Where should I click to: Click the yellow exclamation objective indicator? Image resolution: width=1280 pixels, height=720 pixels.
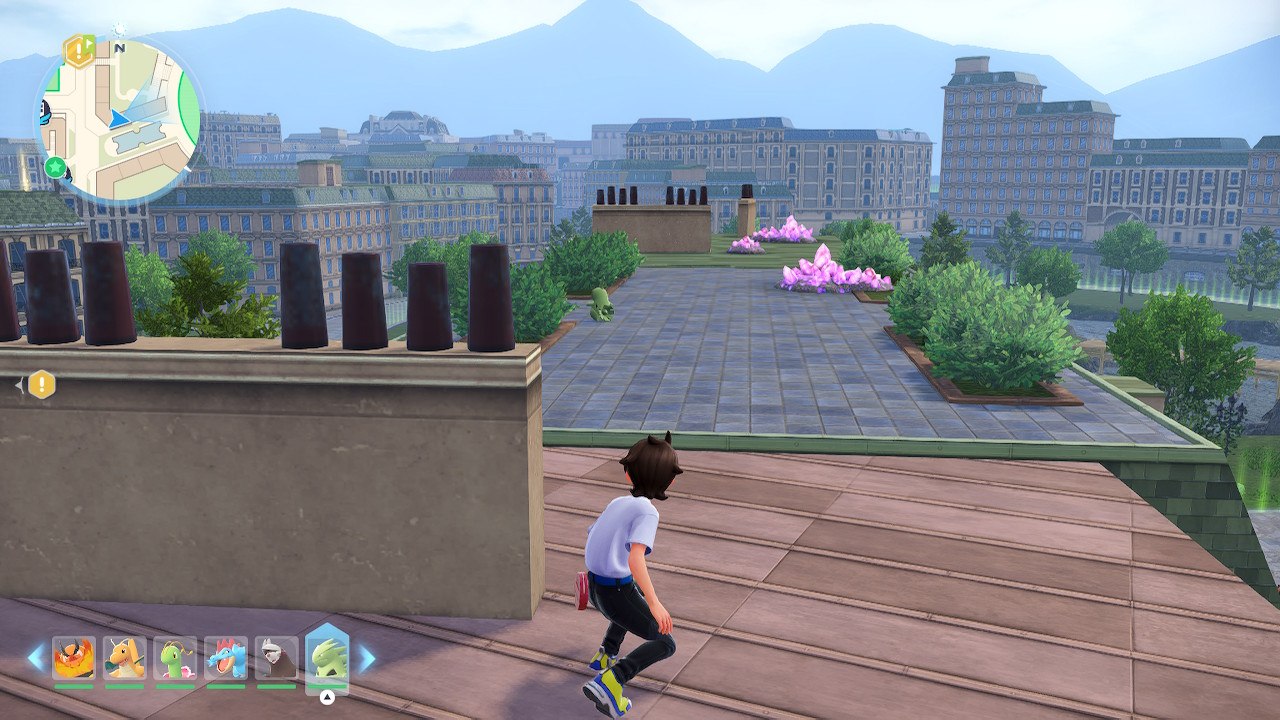pos(41,384)
